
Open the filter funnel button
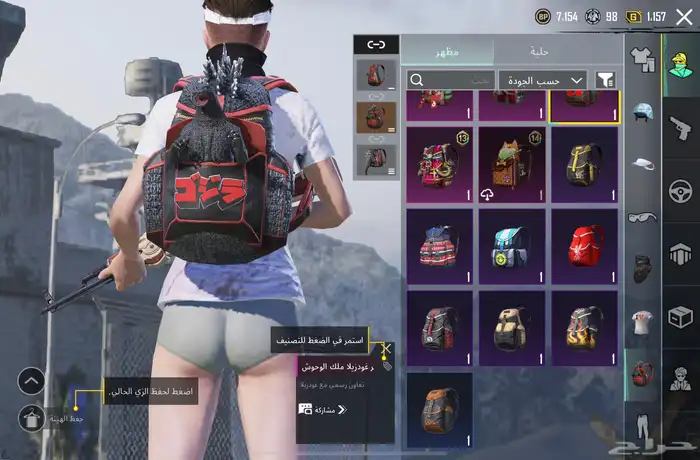pyautogui.click(x=605, y=79)
